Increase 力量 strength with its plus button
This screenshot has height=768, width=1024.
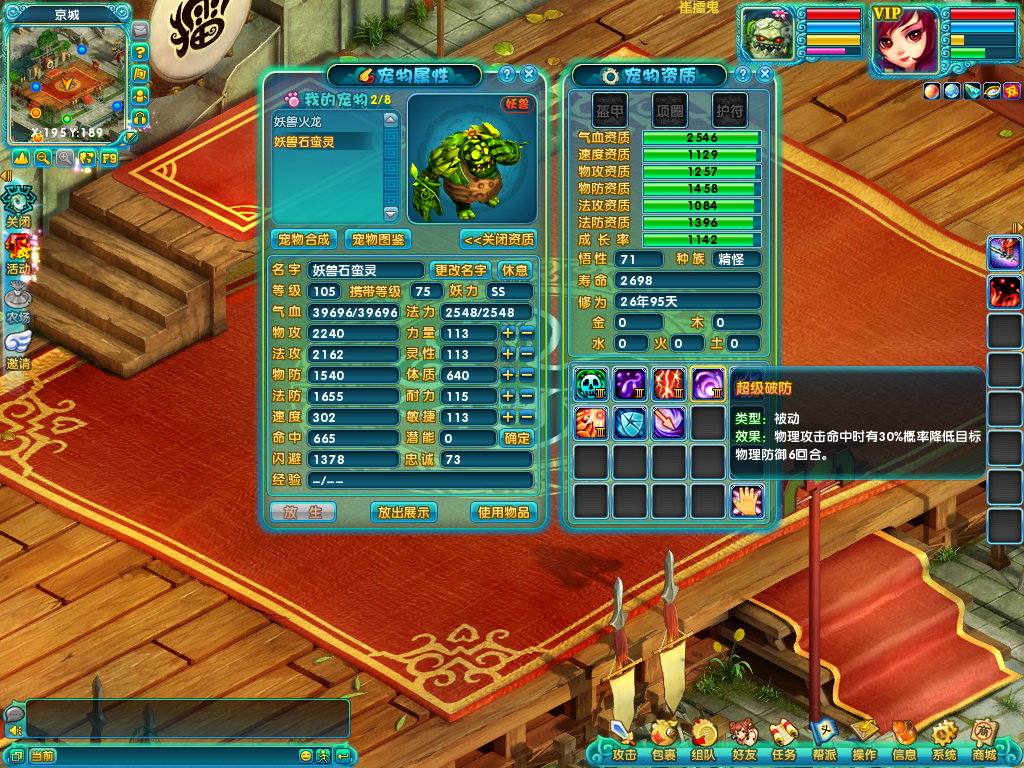[508, 333]
